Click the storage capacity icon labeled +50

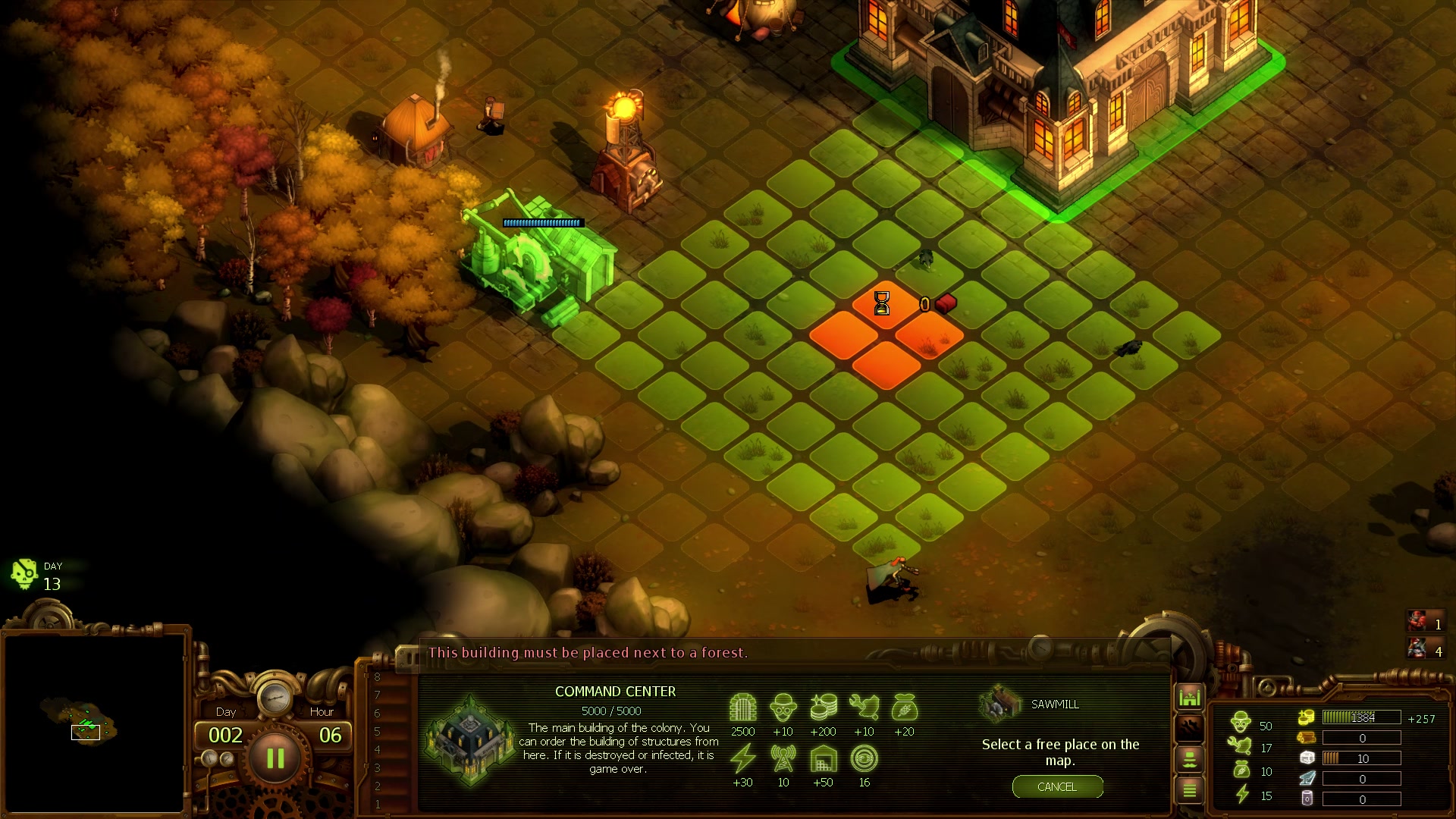coord(823,758)
